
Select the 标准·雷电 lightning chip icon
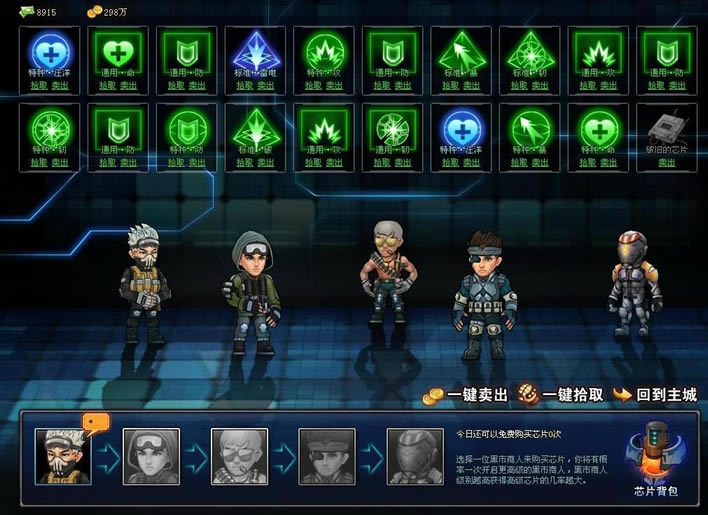coord(256,51)
